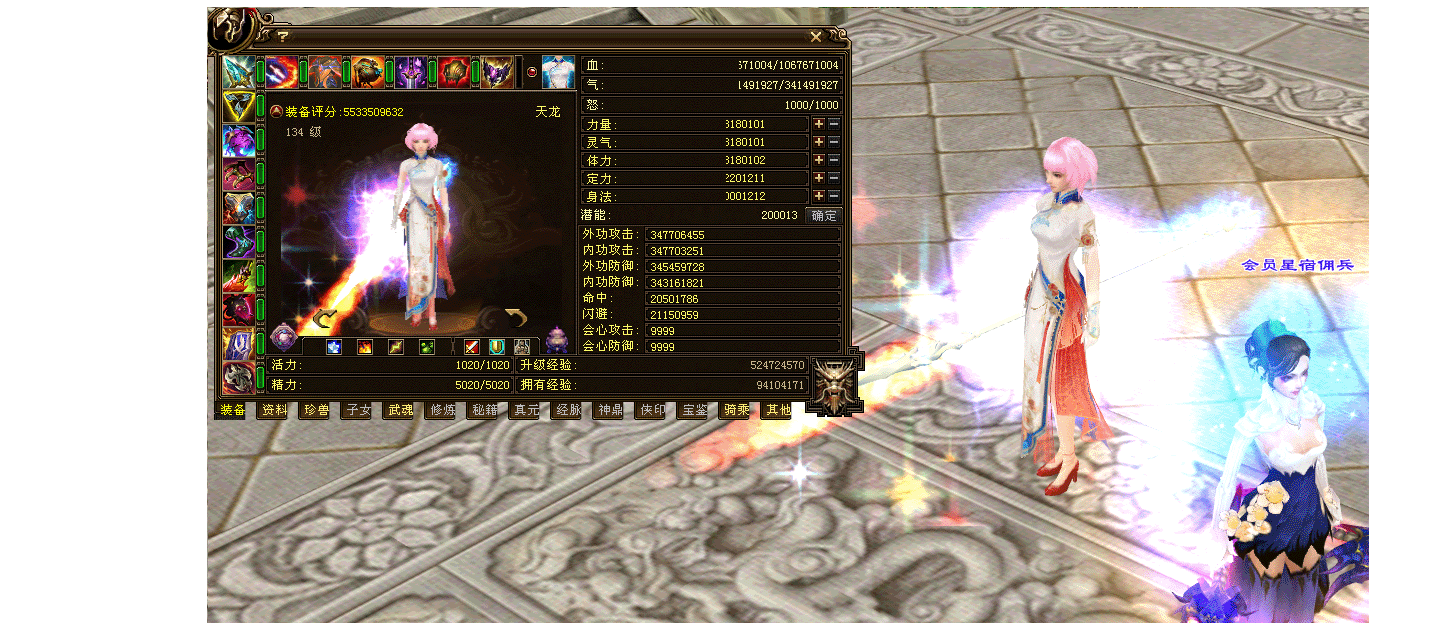Viewport: 1436px width, 628px height.
Task: Confirm potential points with 确定 button
Action: pos(824,215)
